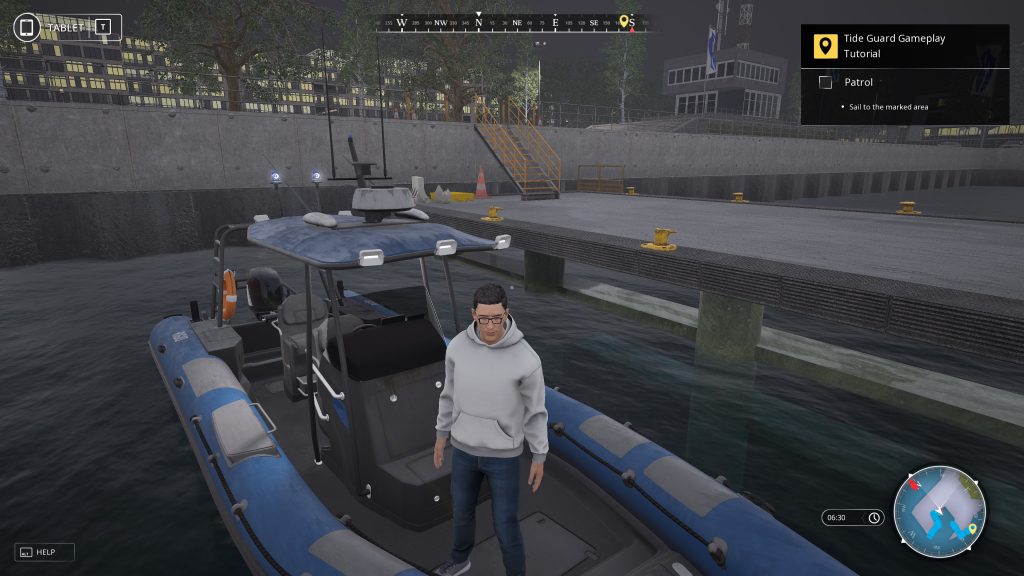Click the circular minimap
1024x576 pixels.
(x=939, y=512)
